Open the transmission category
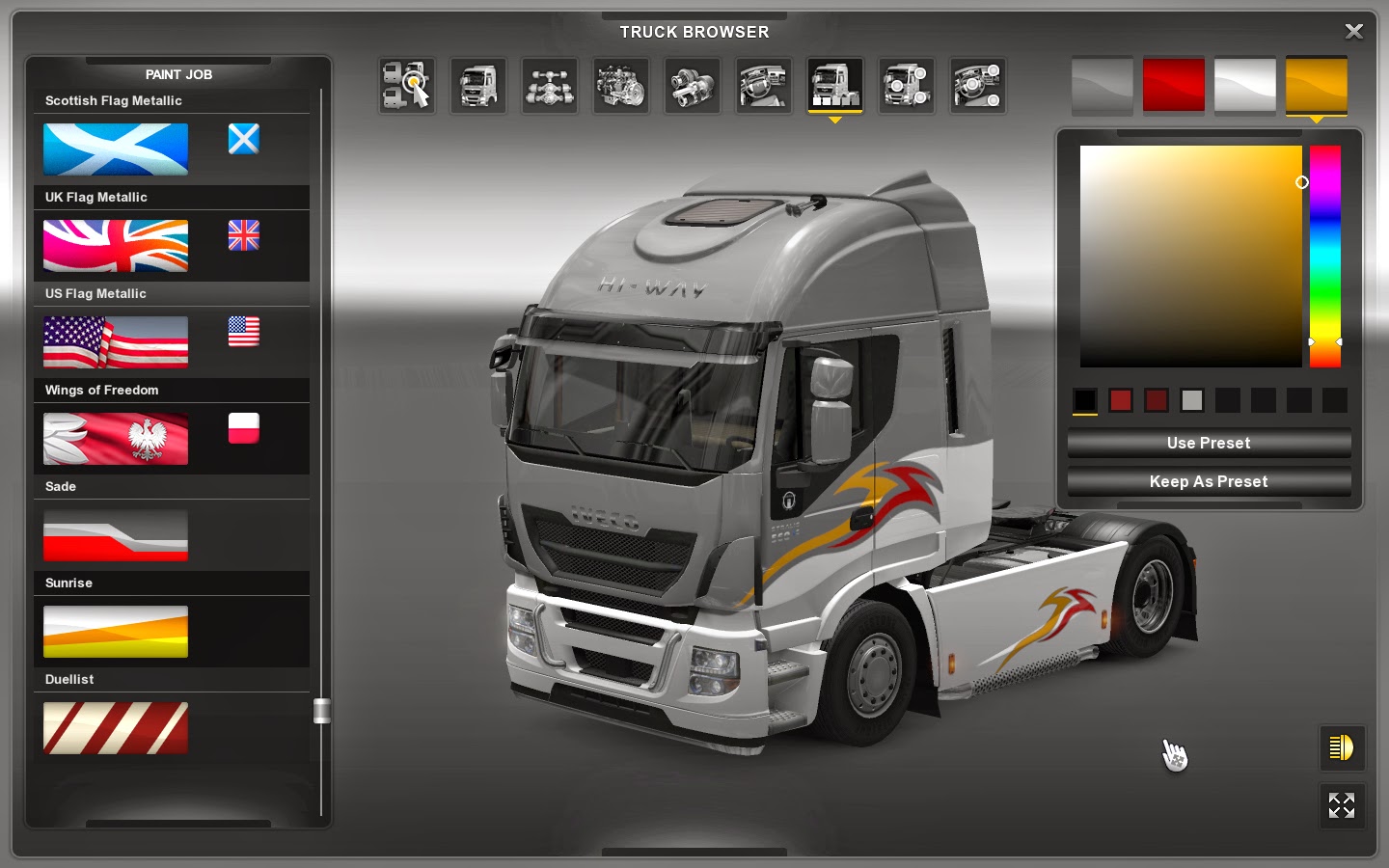1389x868 pixels. [692, 86]
